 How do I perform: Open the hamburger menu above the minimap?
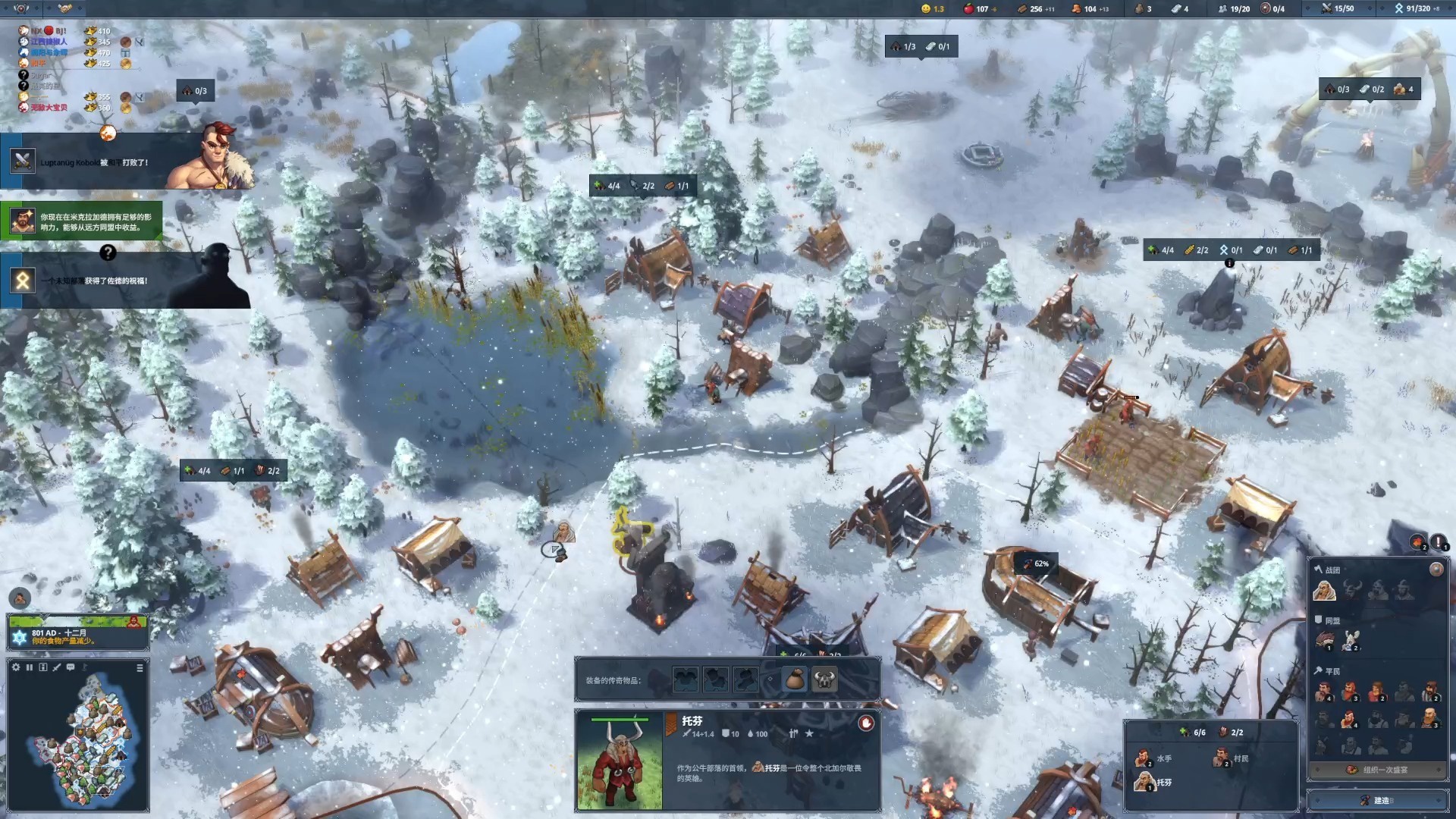point(140,667)
